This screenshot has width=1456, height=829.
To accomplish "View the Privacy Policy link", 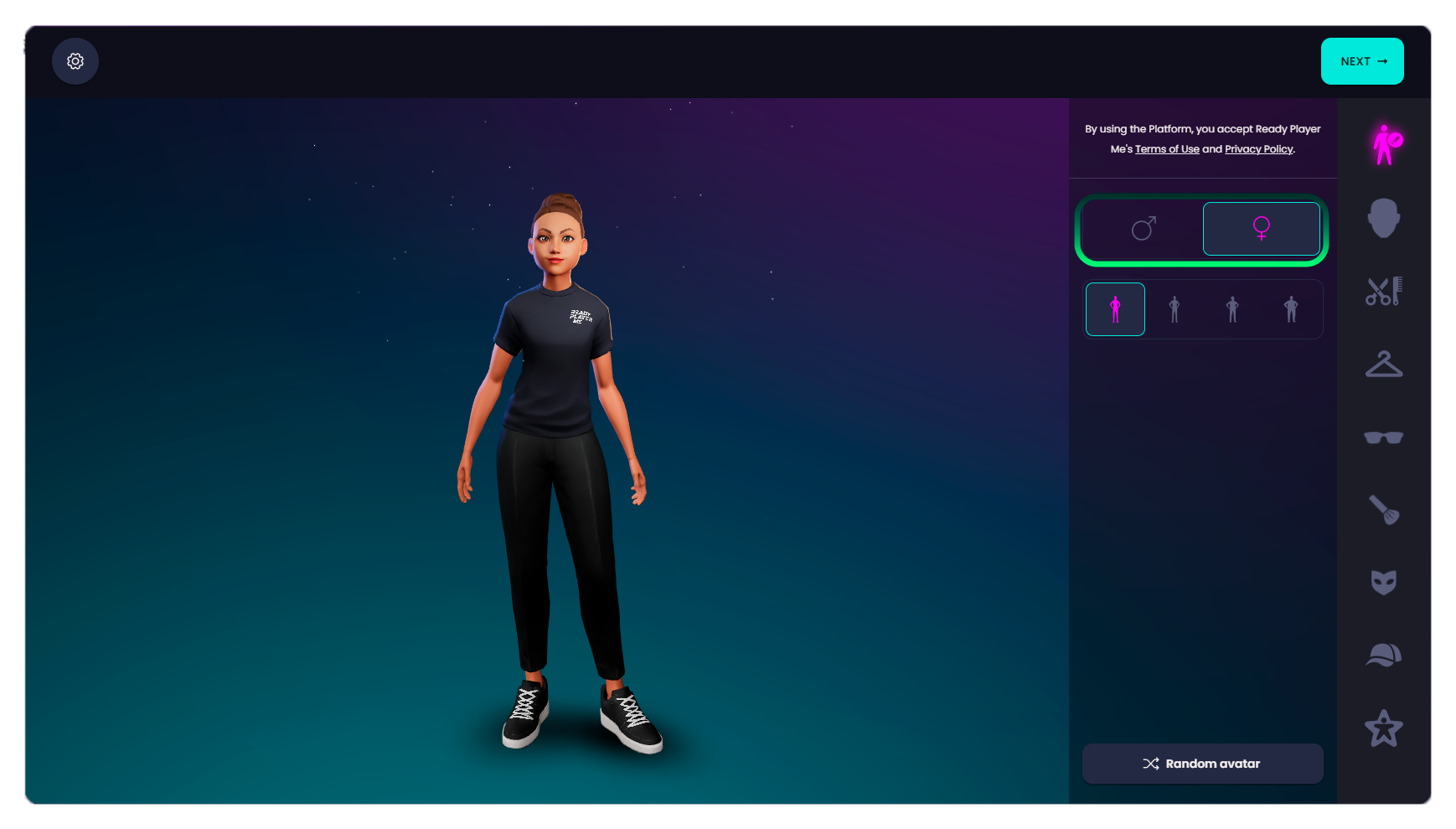I will (1258, 149).
